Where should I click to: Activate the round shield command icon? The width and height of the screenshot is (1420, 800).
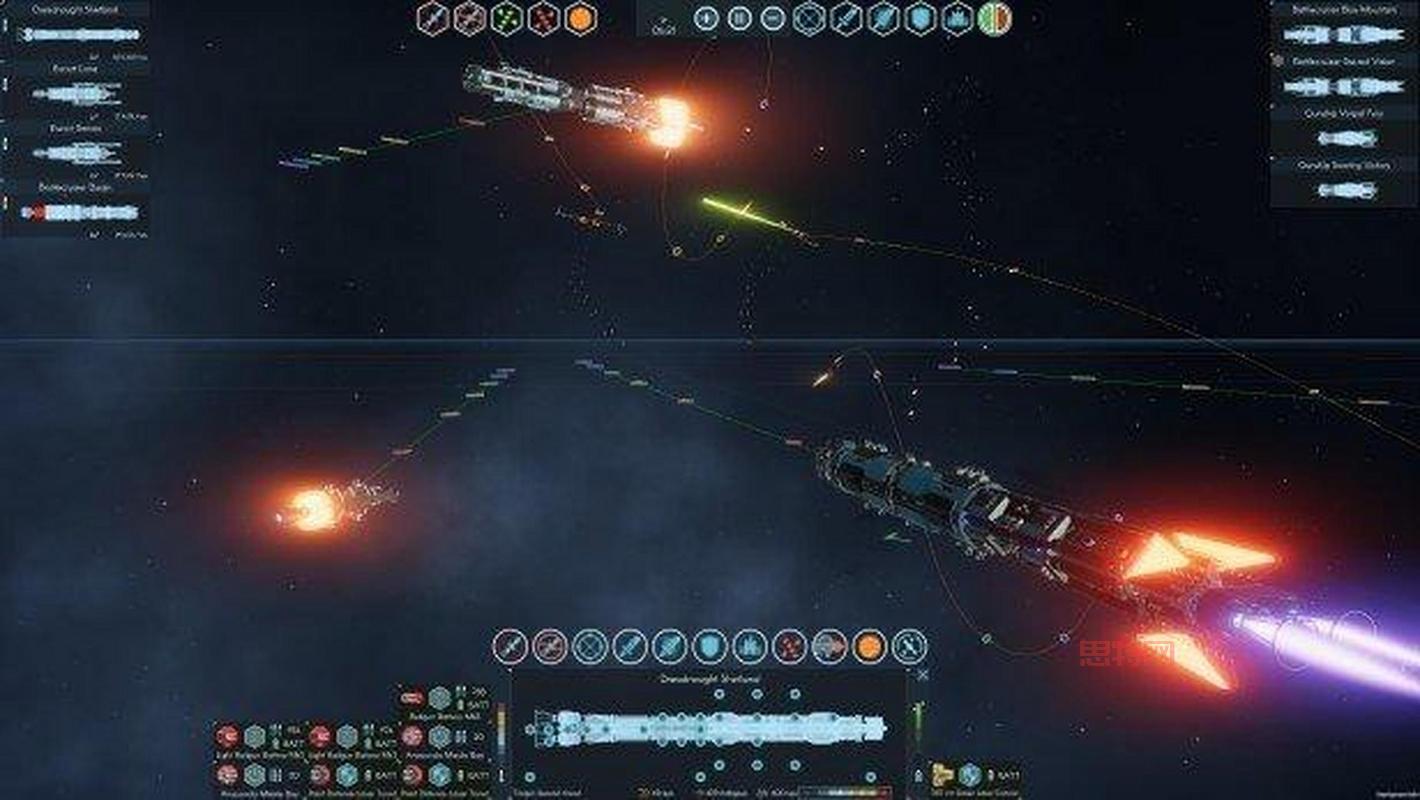coord(709,647)
